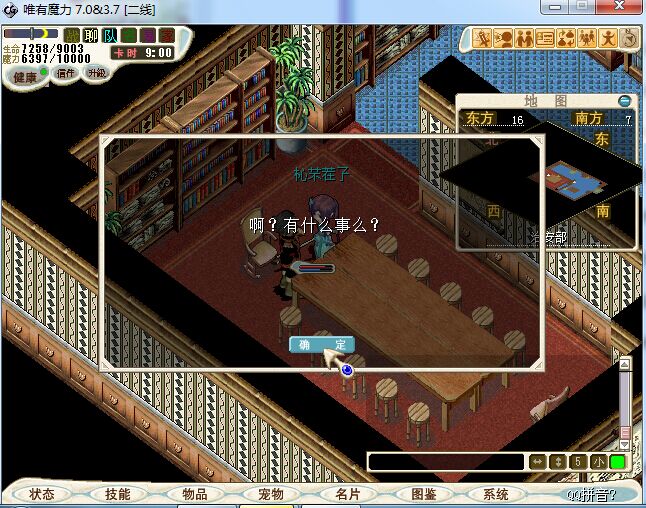
Task: Close the game window
Action: [618, 8]
